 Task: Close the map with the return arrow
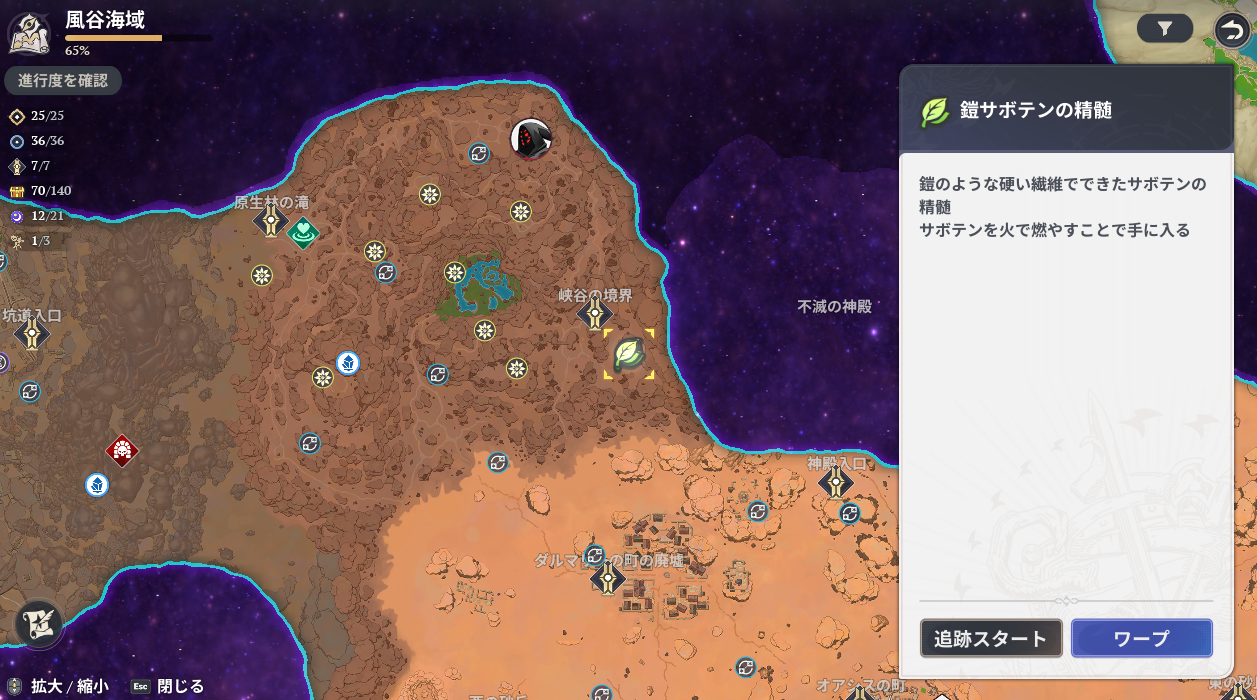coord(1232,30)
